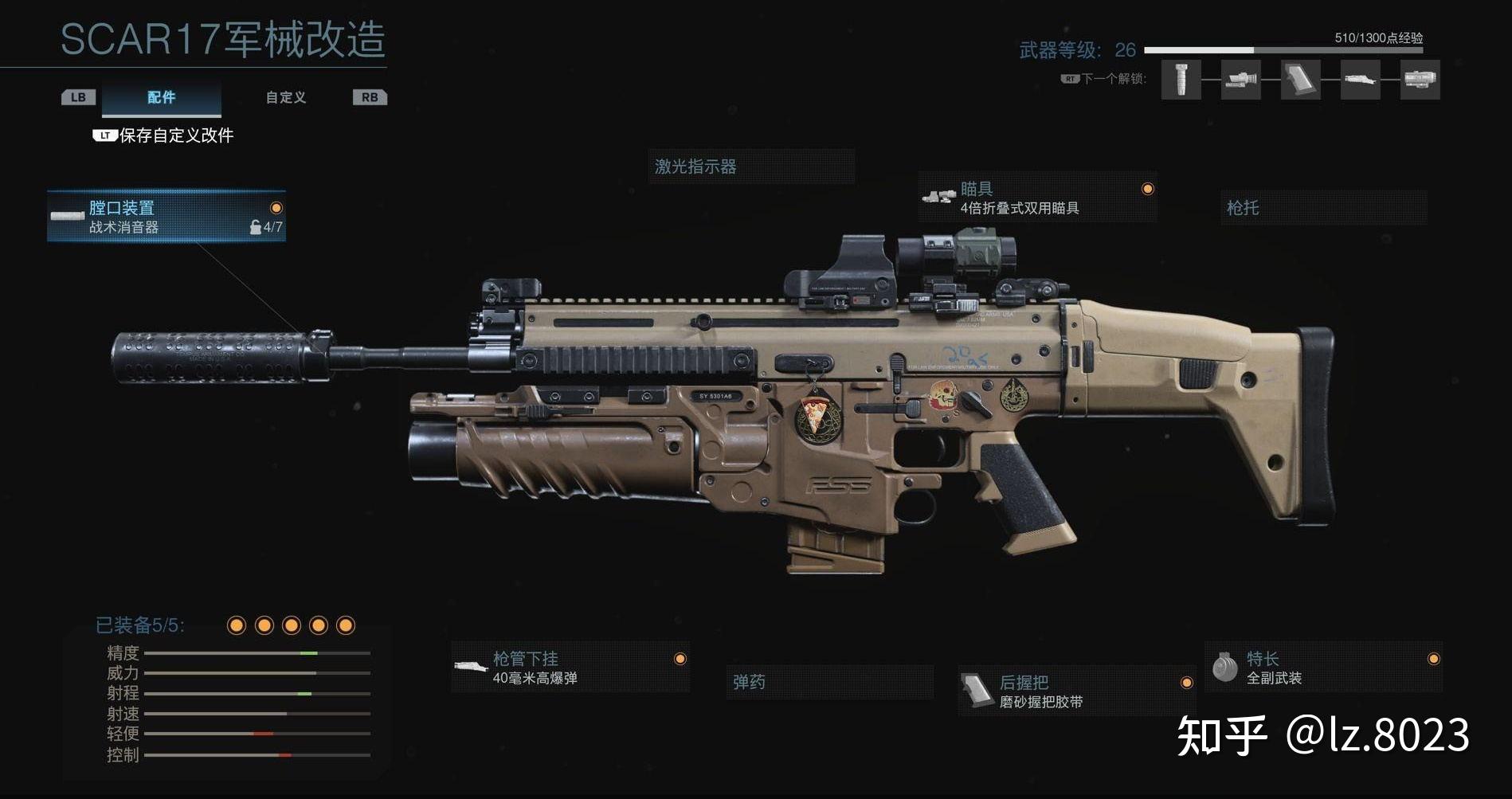The height and width of the screenshot is (799, 1512).
Task: Click the orange indicator dot on the 瞄具 slot
Action: (1147, 188)
